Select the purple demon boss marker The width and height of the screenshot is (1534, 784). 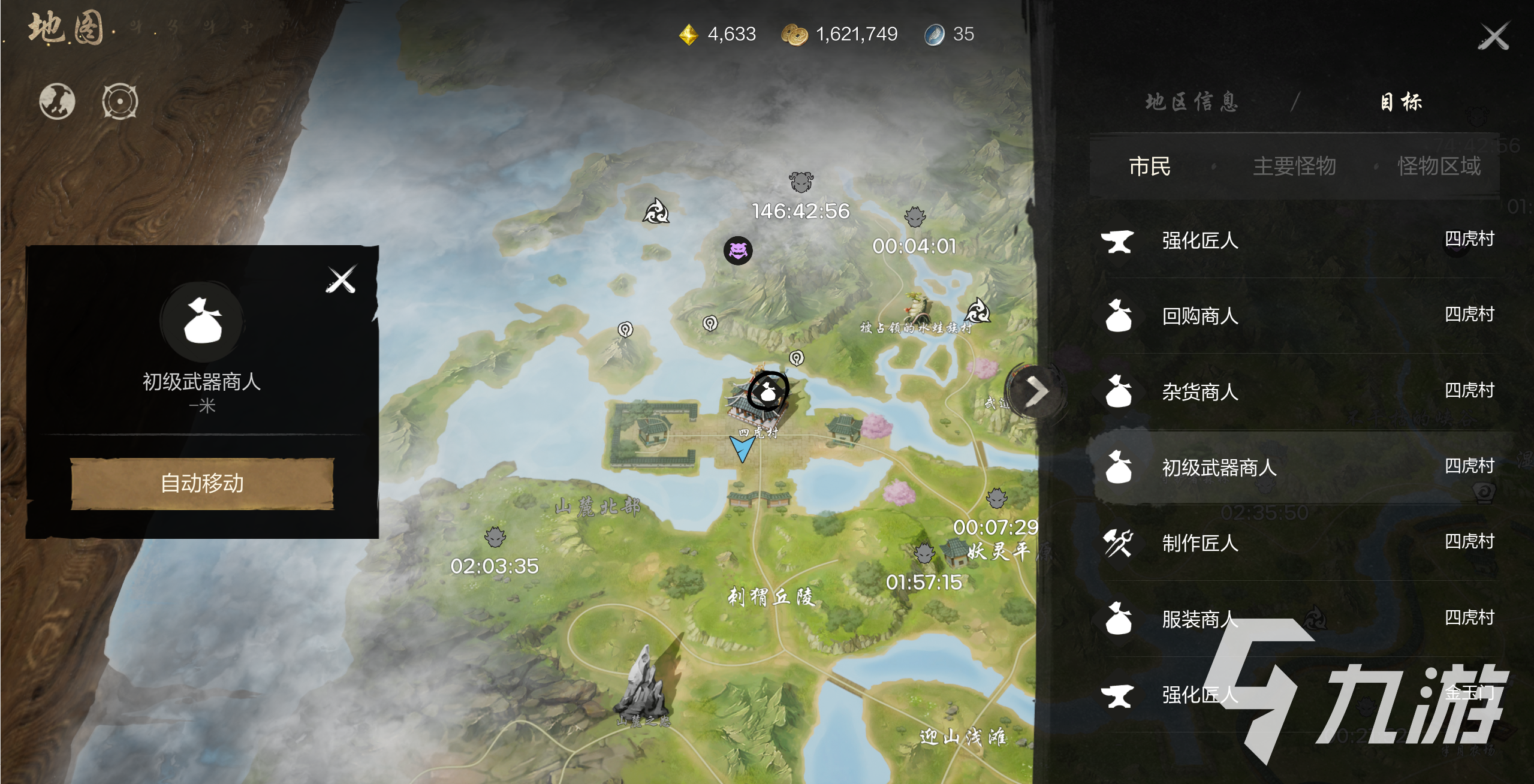click(x=738, y=250)
